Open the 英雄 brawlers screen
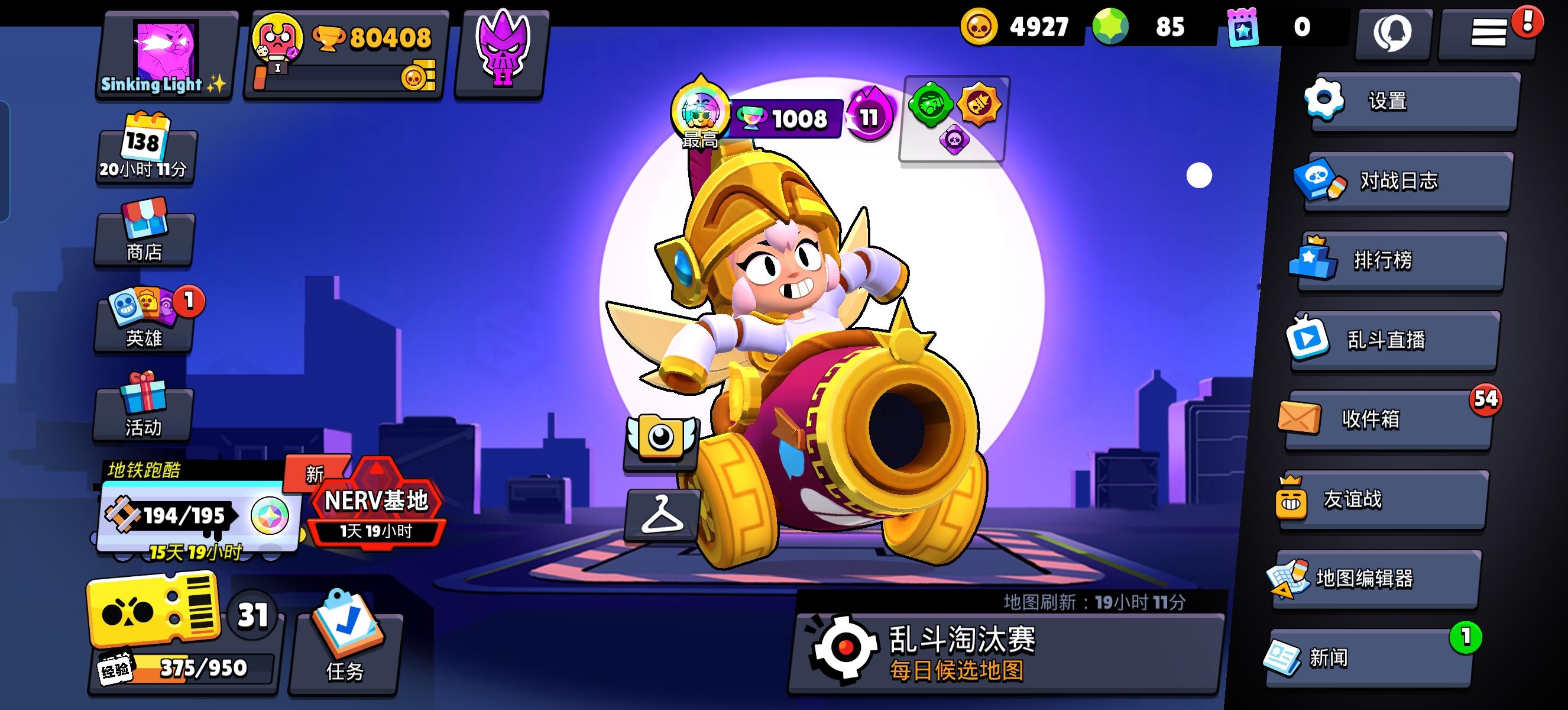Viewport: 1568px width, 710px height. [x=144, y=319]
